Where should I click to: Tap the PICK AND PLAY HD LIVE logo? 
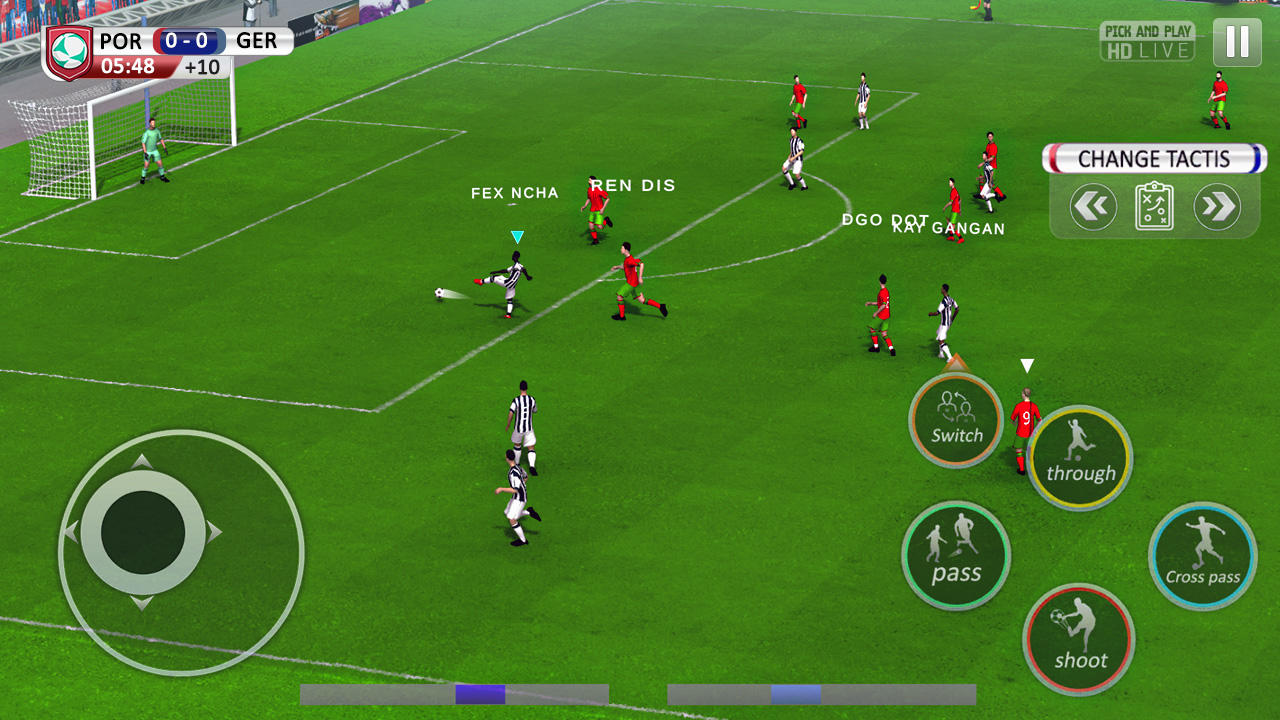click(1147, 41)
